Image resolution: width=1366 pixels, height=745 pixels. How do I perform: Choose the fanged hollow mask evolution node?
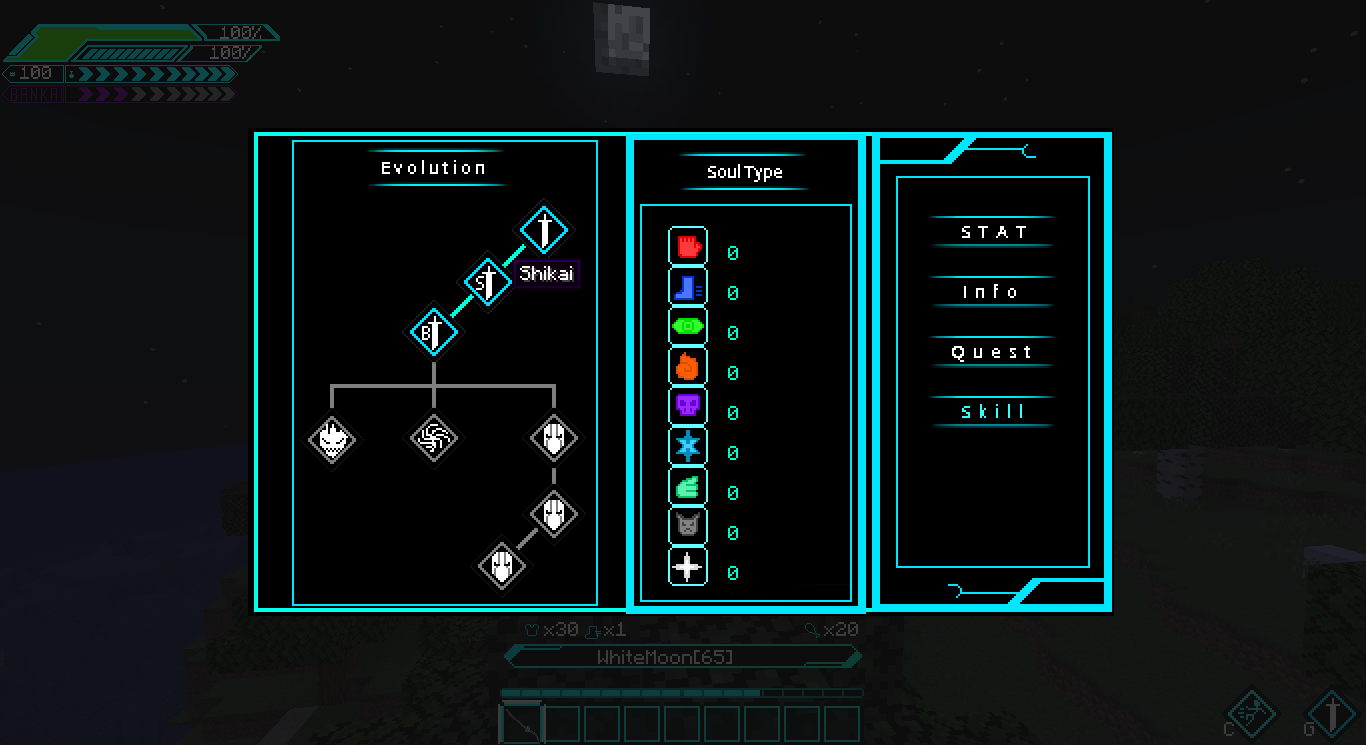coord(332,439)
